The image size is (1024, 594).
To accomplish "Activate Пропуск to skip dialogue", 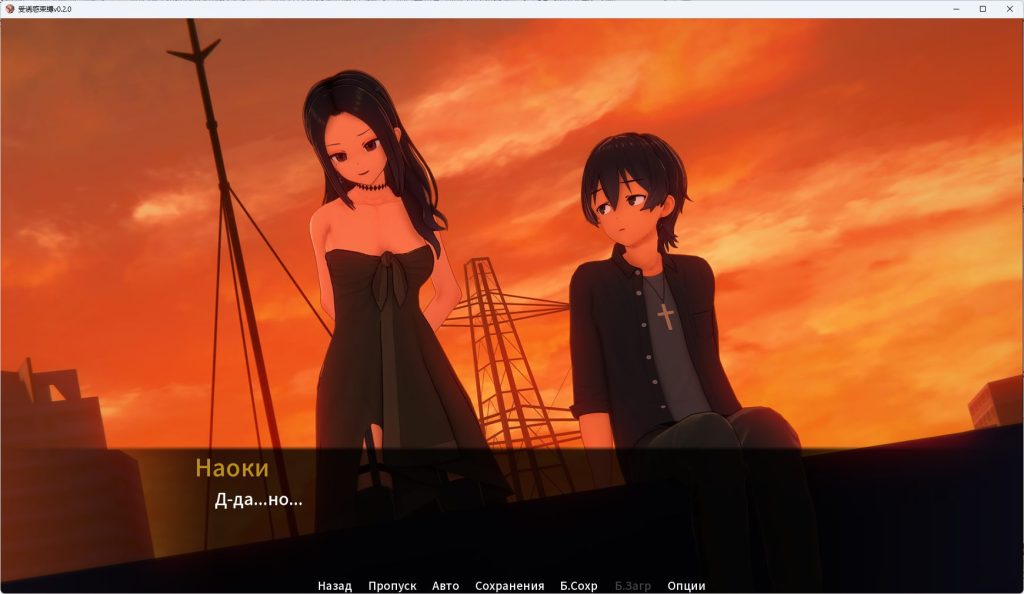I will (392, 586).
